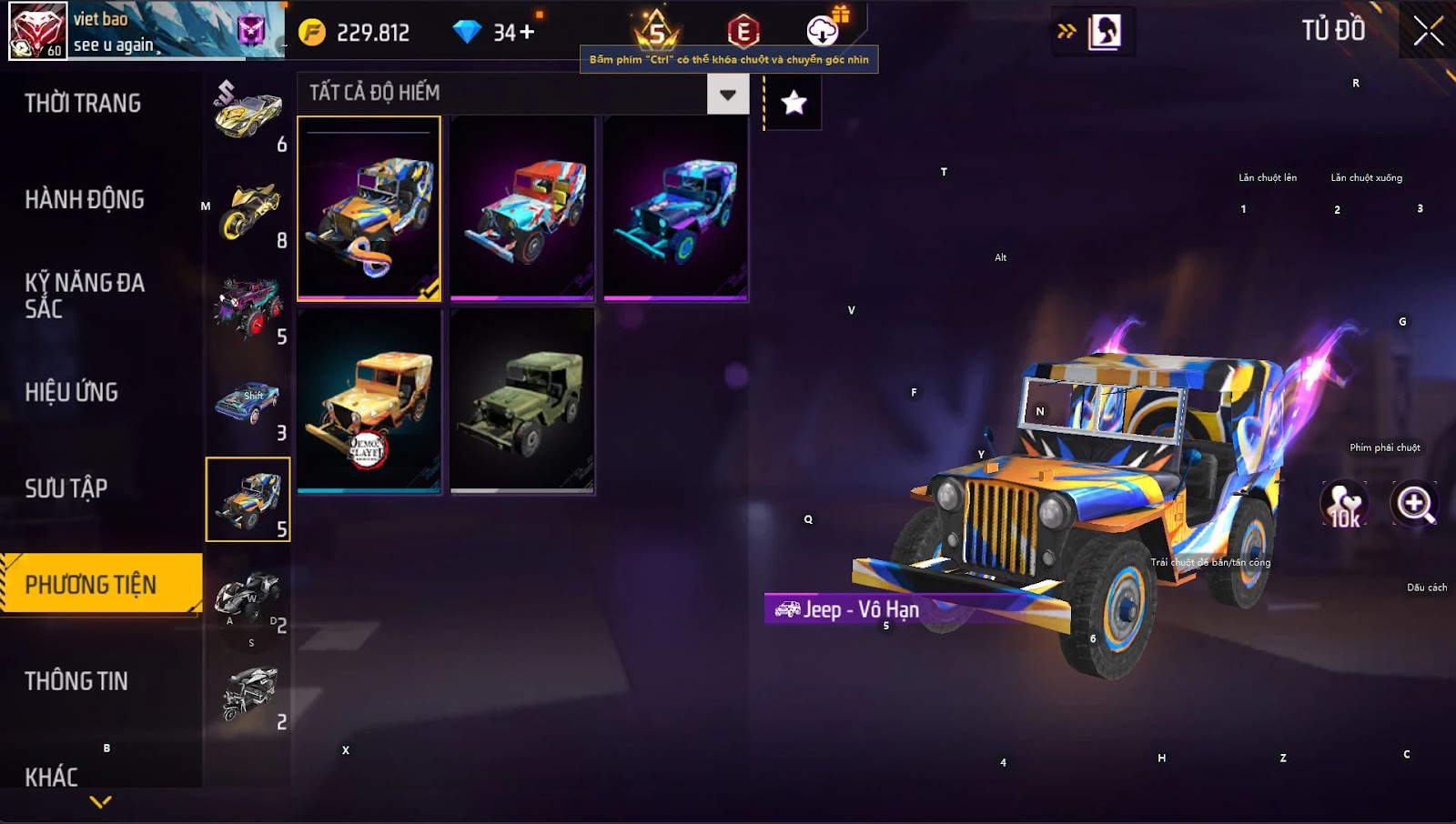Click the magnifying glass zoom button
This screenshot has height=824, width=1456.
pyautogui.click(x=1414, y=504)
